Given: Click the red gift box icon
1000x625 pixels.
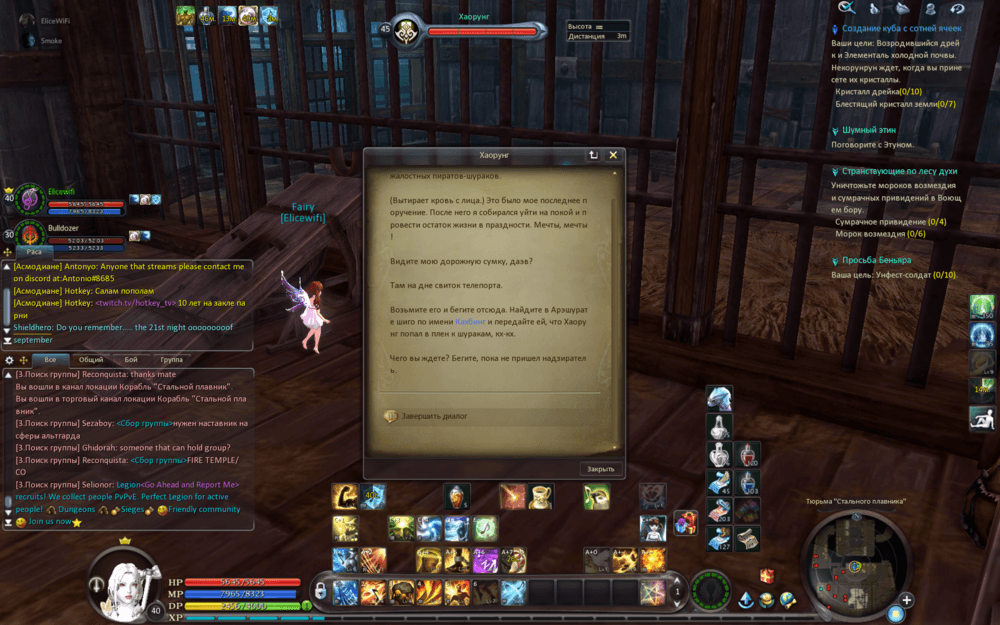Looking at the screenshot, I should [767, 575].
